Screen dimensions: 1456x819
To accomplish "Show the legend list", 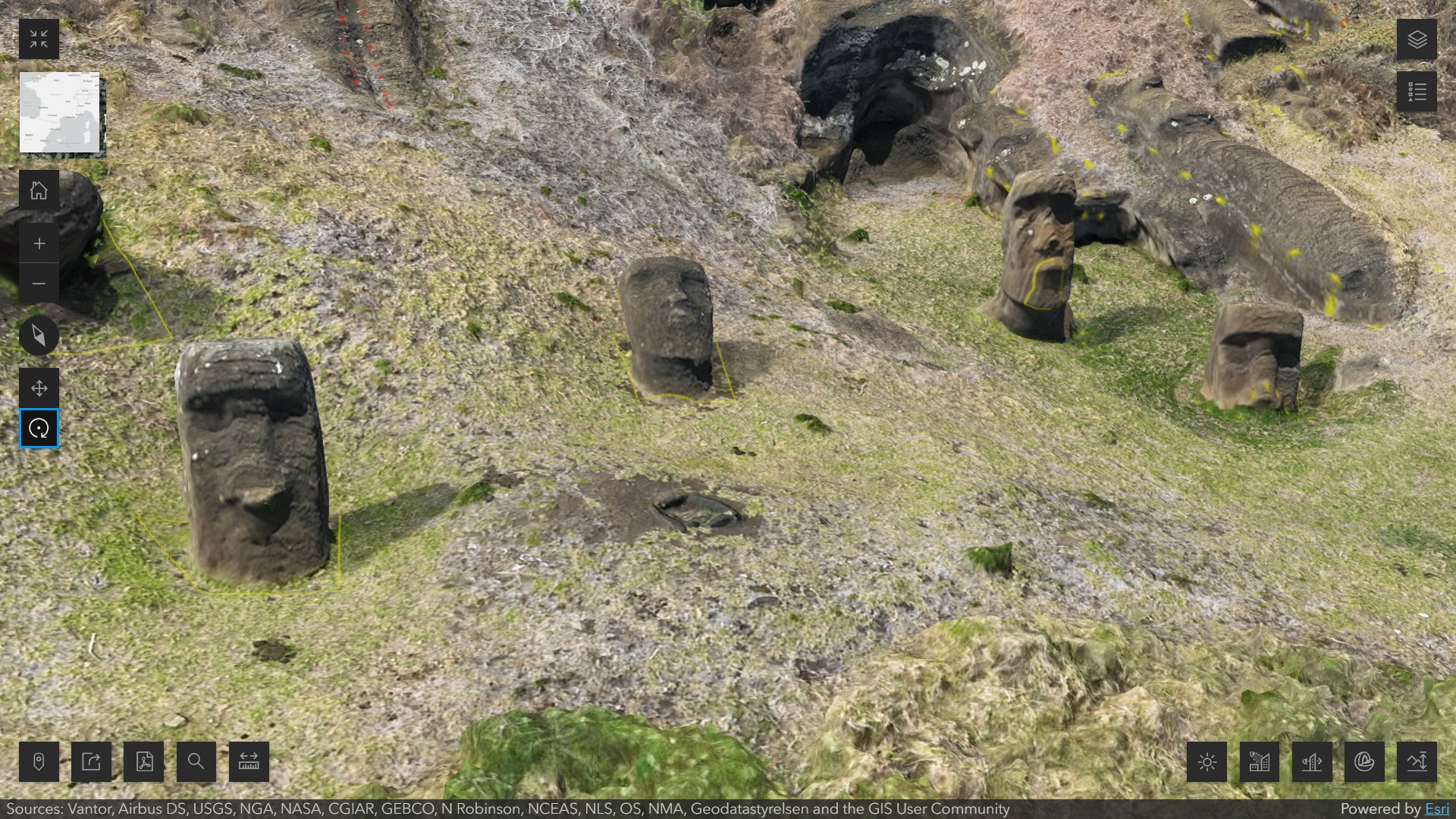I will [1417, 92].
